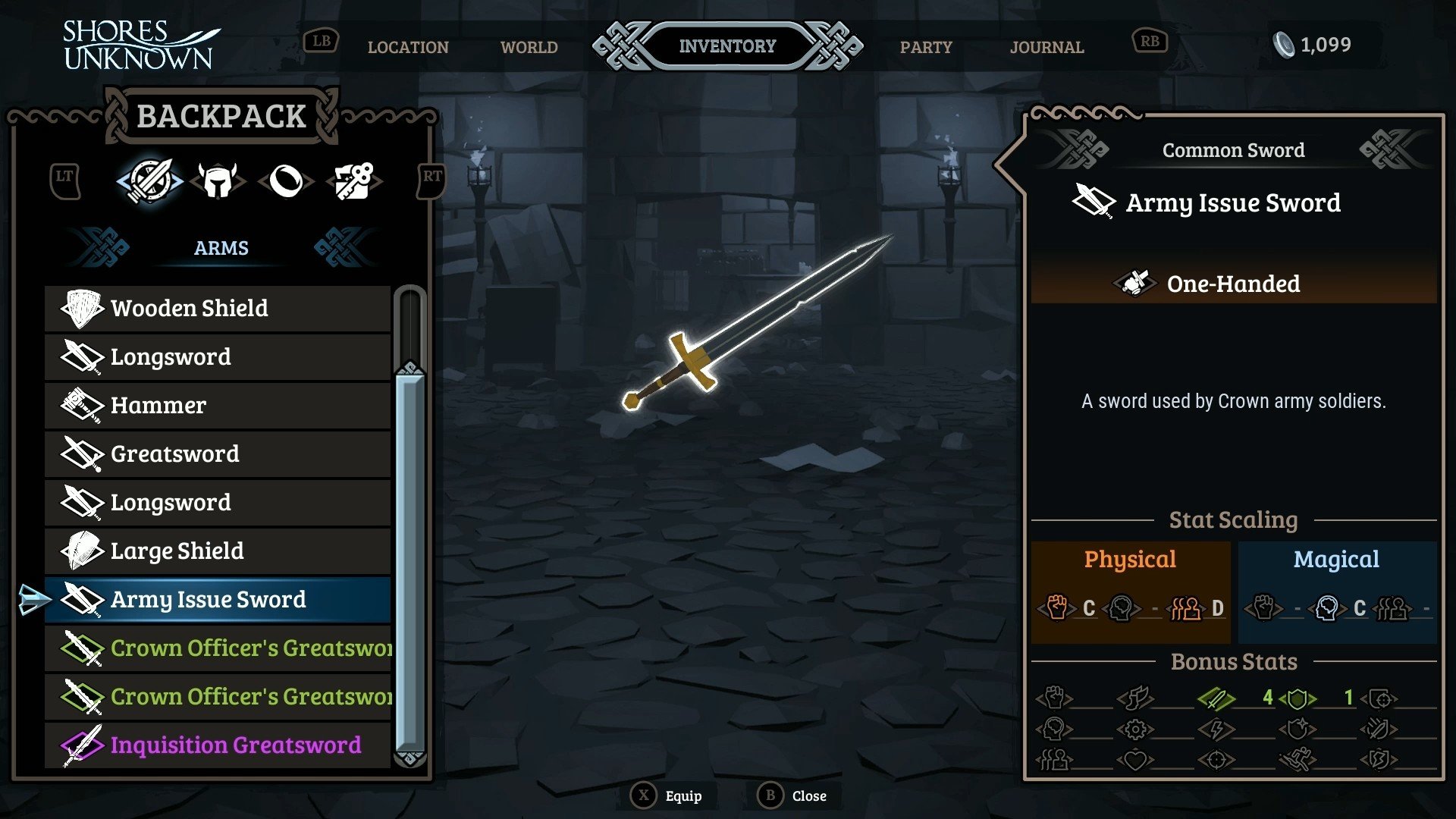Open the World tab
Image resolution: width=1456 pixels, height=819 pixels.
(529, 47)
